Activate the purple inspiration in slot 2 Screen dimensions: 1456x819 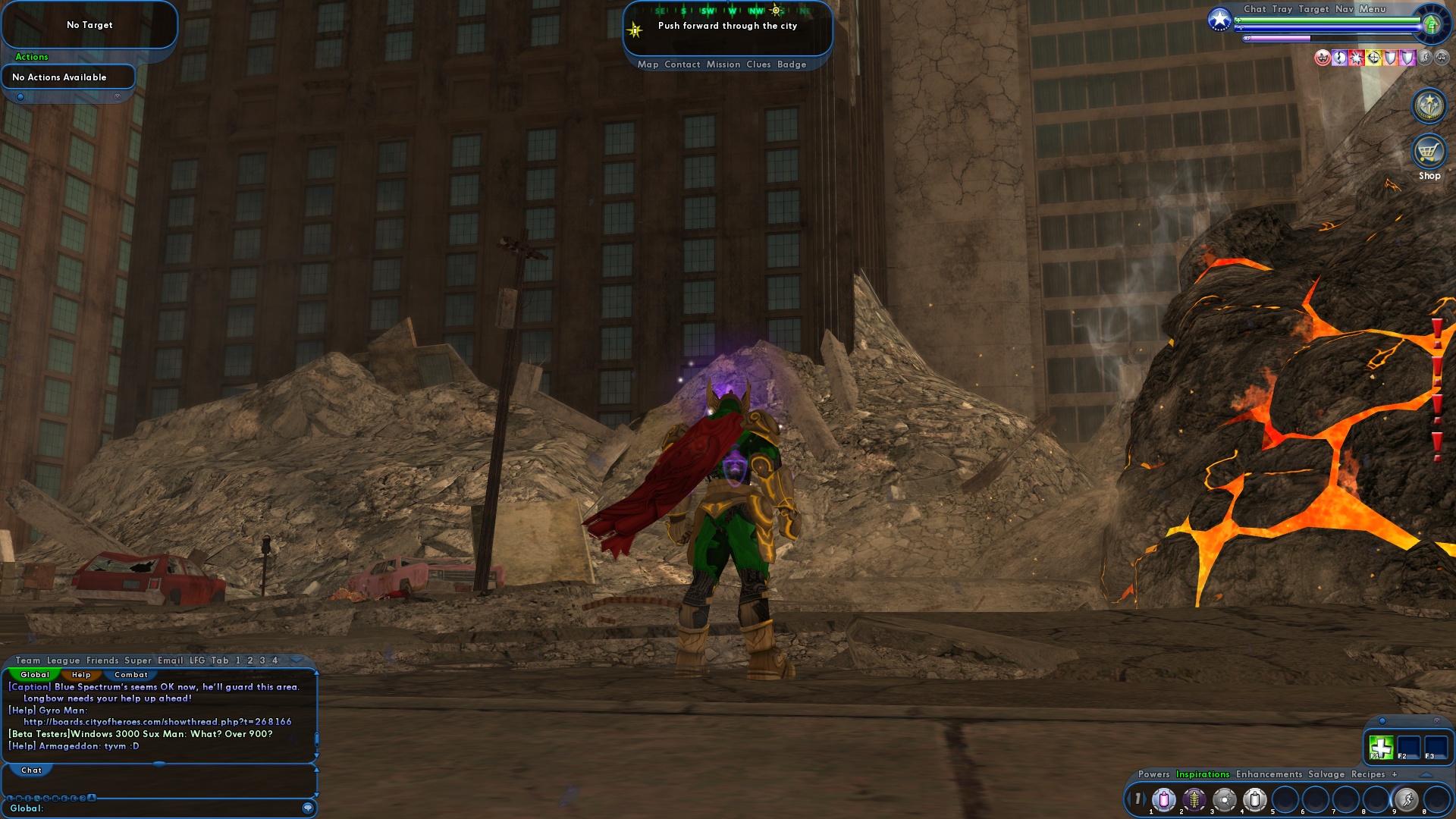(1193, 800)
